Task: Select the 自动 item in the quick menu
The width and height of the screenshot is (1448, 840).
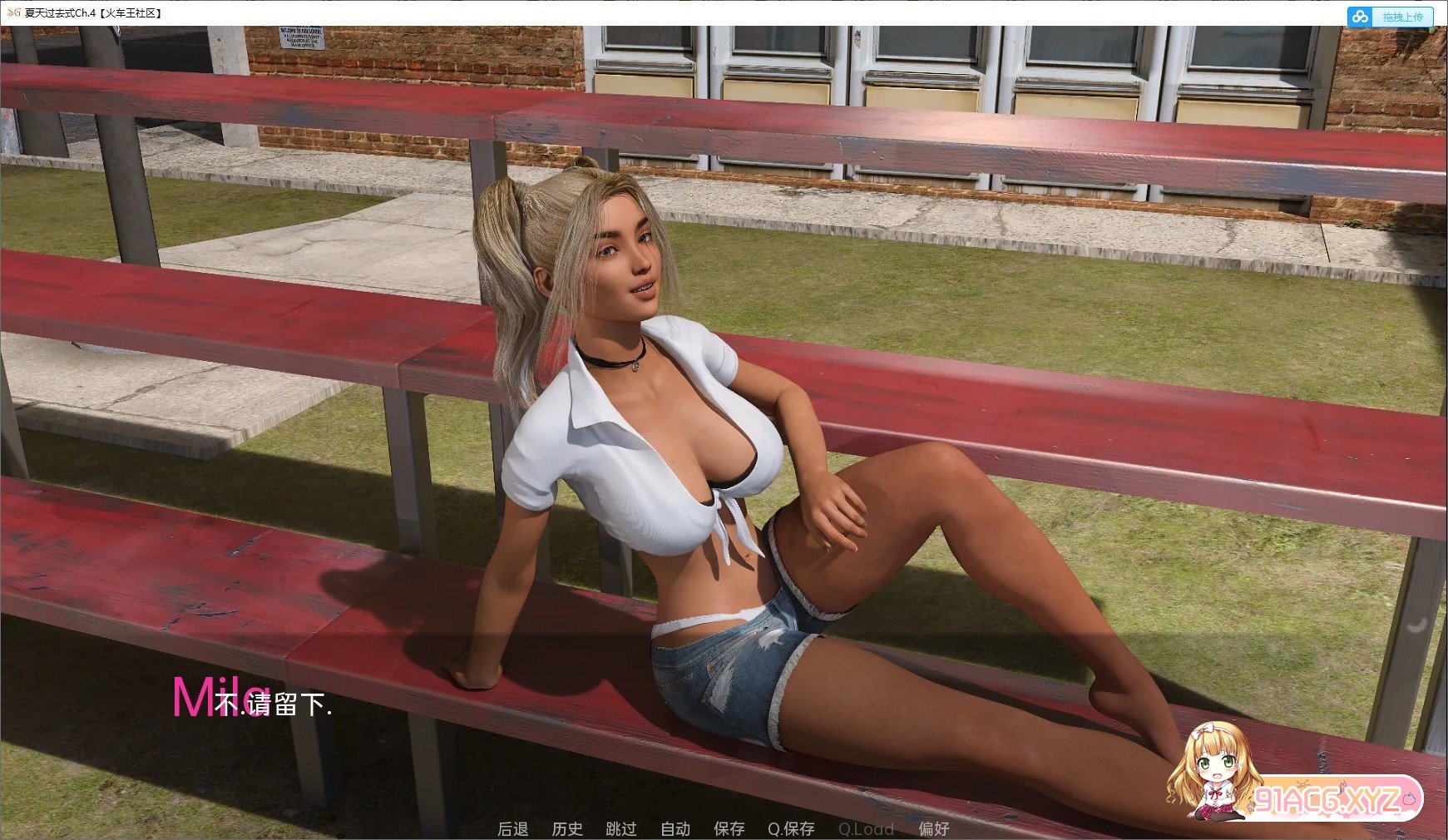Action: tap(675, 828)
